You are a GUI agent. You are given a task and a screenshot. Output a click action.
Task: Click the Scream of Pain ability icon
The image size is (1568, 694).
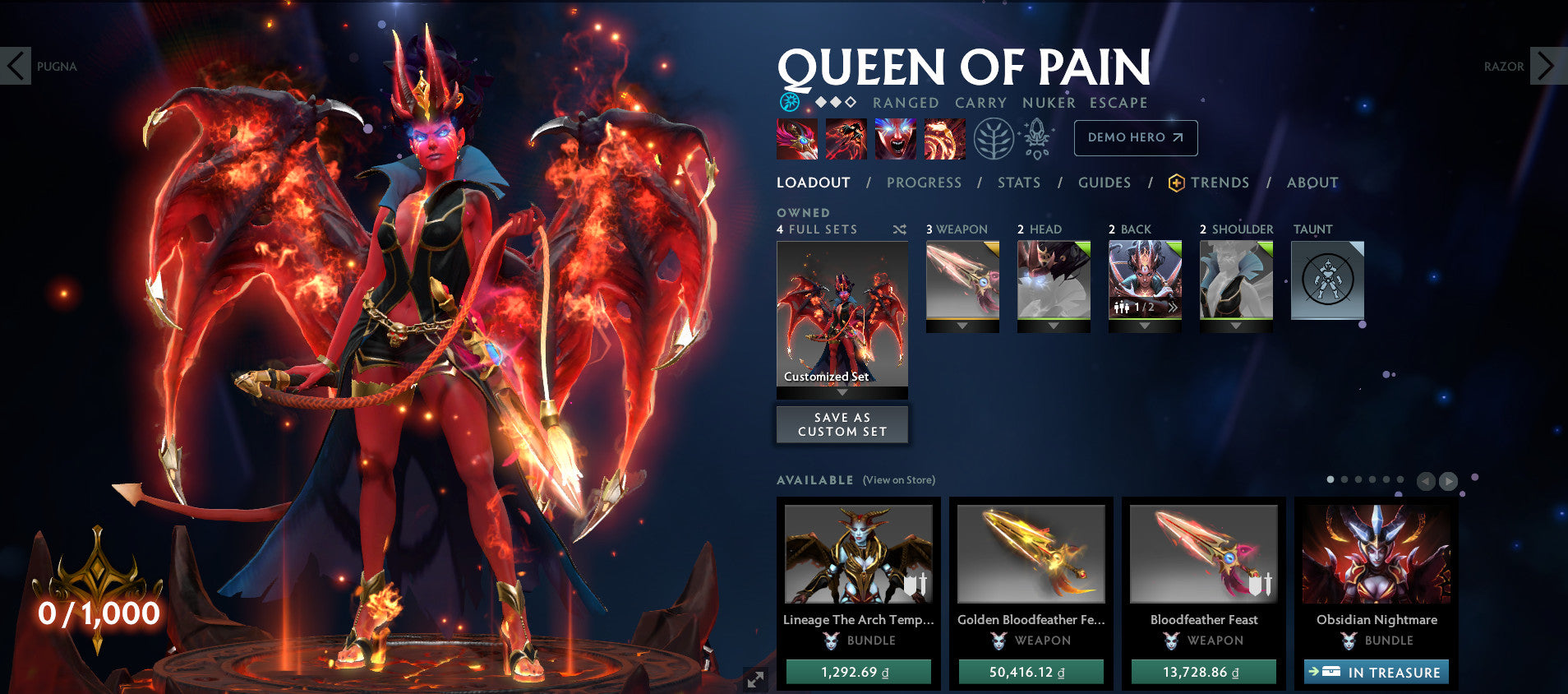pos(894,139)
